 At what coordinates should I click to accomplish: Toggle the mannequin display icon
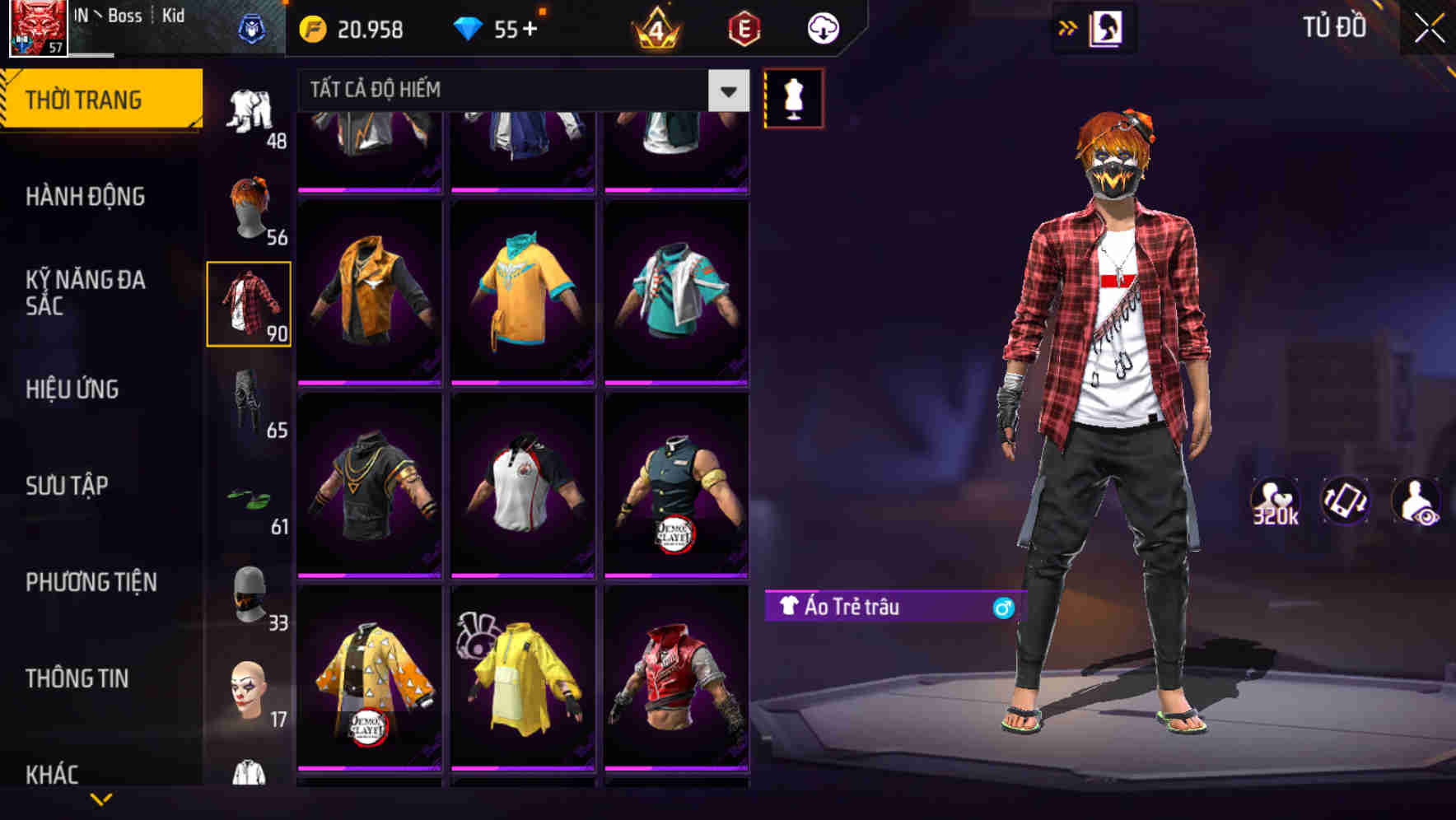click(793, 97)
